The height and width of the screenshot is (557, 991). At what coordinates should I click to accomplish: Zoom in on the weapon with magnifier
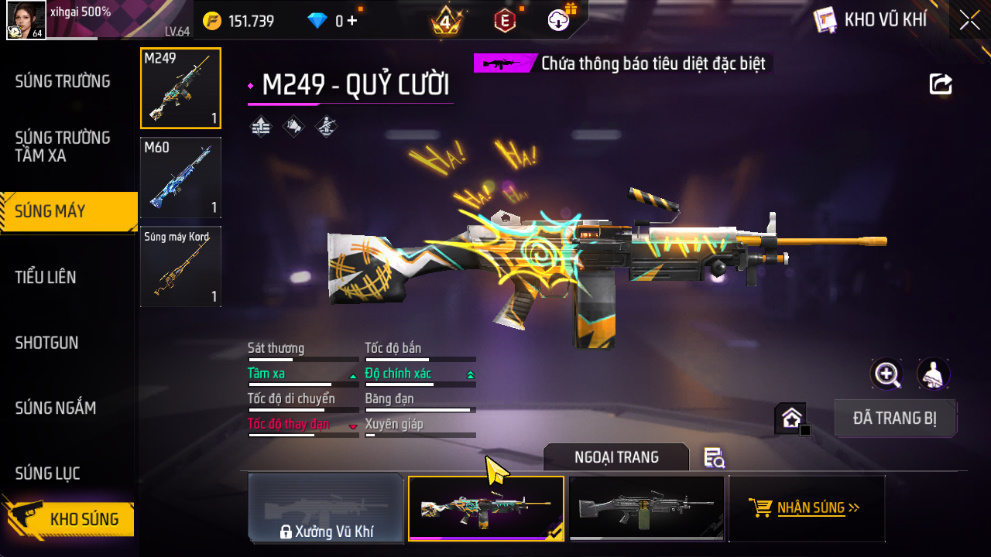887,374
